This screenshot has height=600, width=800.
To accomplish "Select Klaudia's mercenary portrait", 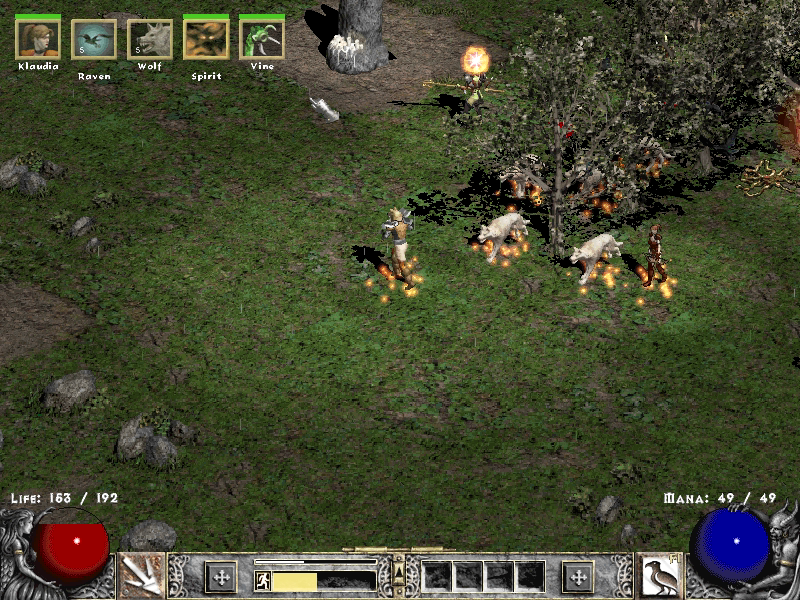I will 38,40.
